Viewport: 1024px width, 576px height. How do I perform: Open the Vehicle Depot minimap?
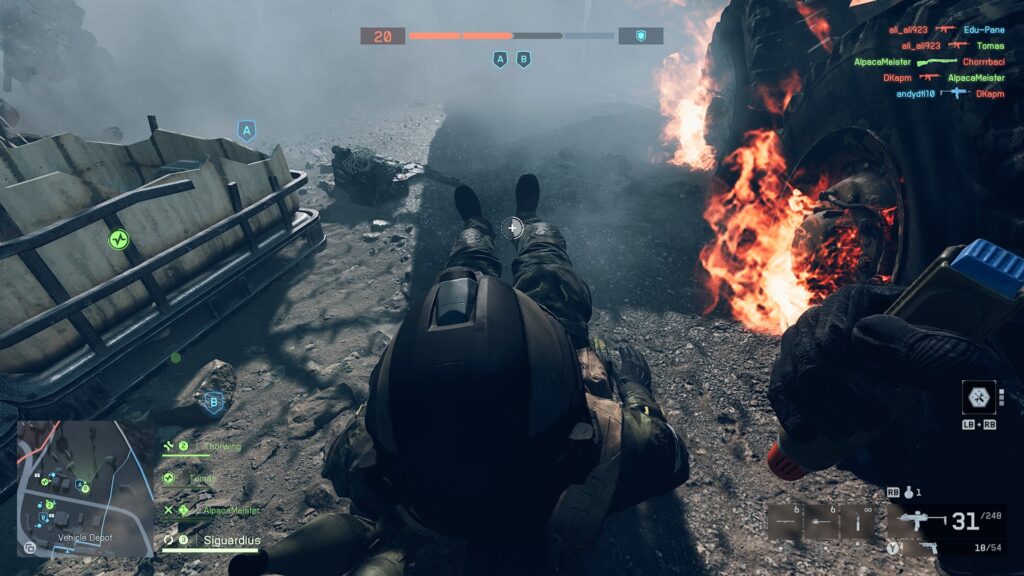(x=85, y=487)
